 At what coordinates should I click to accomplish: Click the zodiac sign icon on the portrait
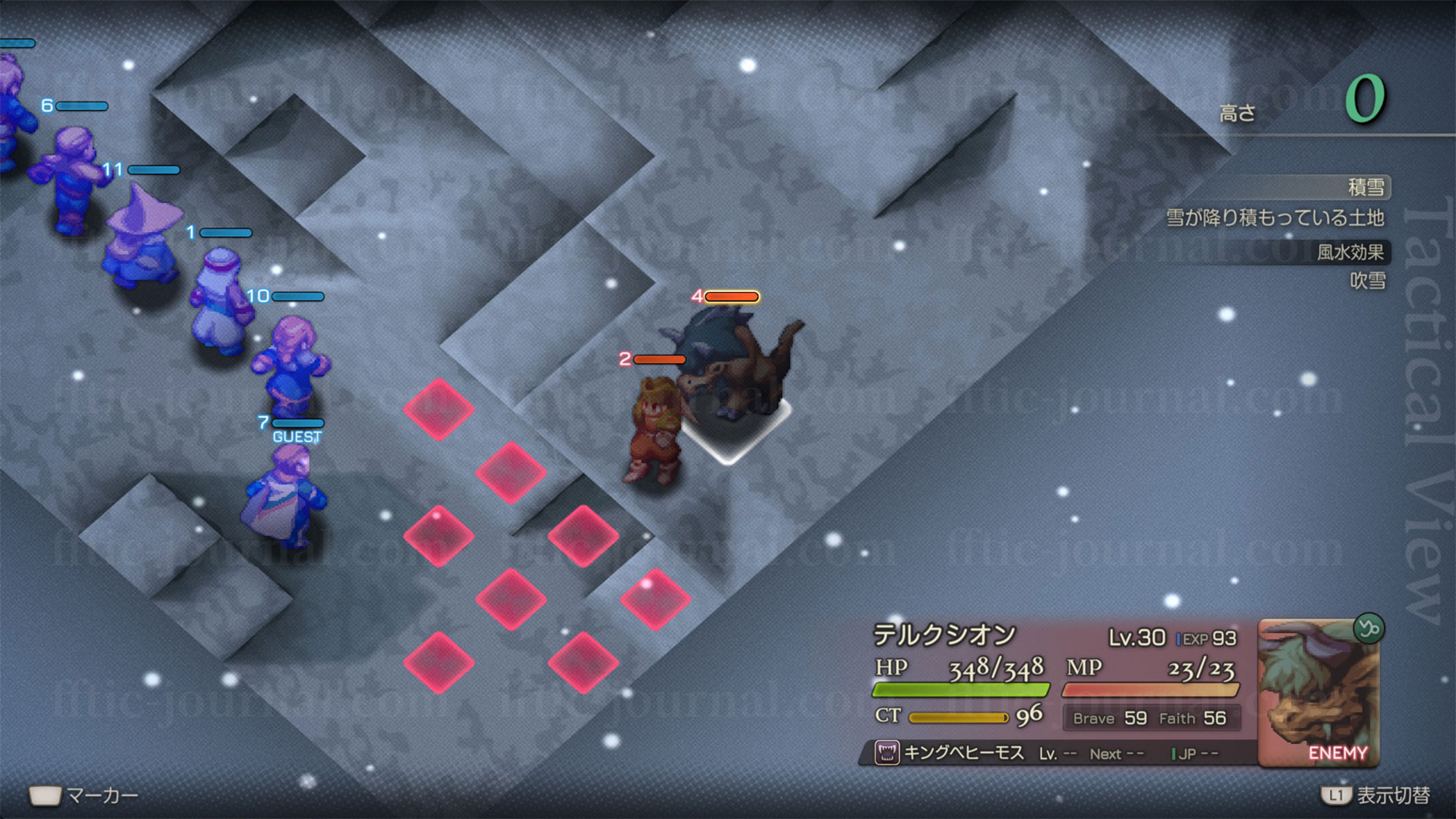[x=1368, y=628]
